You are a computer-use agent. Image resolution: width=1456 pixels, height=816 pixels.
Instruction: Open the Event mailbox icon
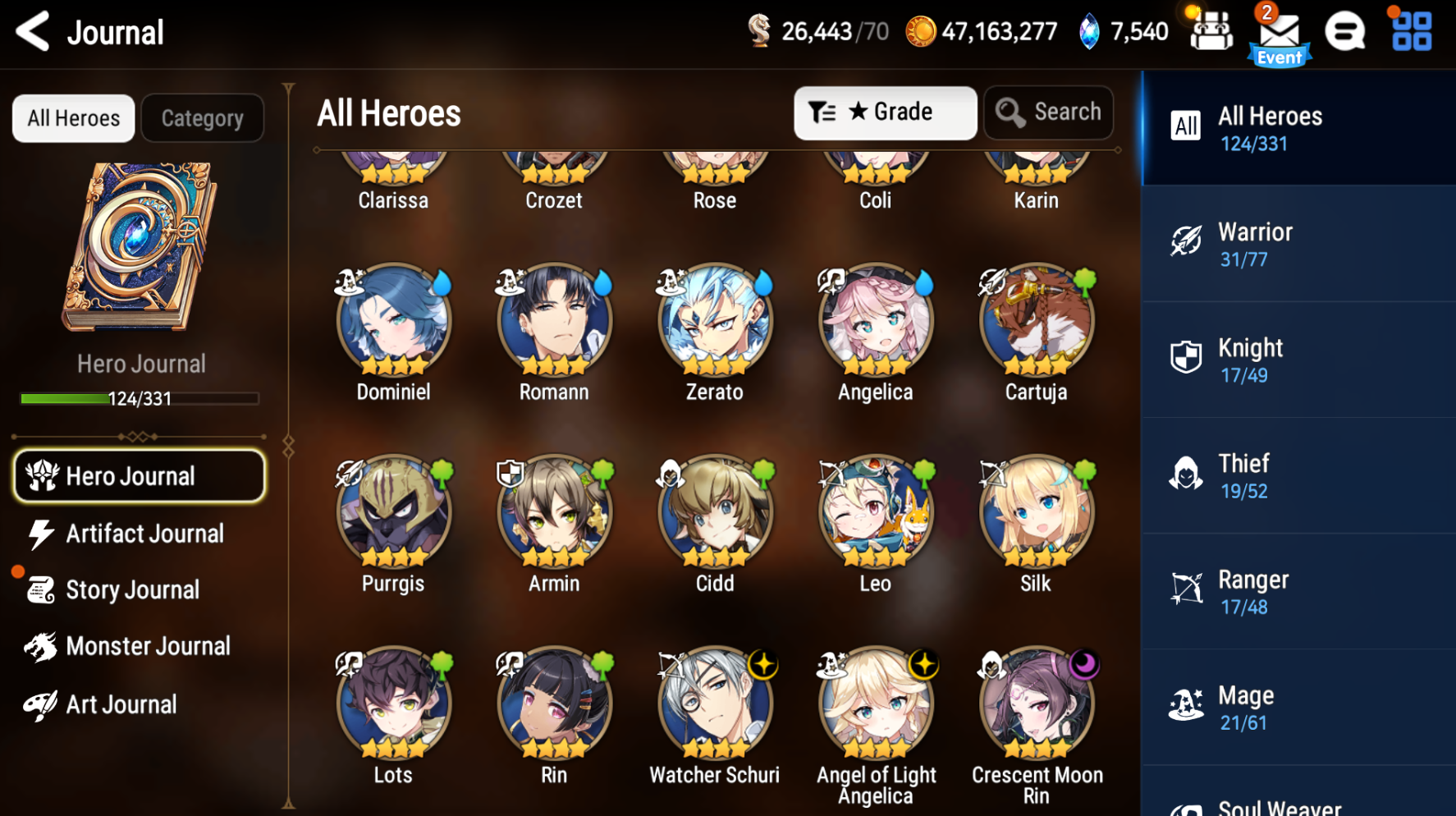tap(1279, 34)
